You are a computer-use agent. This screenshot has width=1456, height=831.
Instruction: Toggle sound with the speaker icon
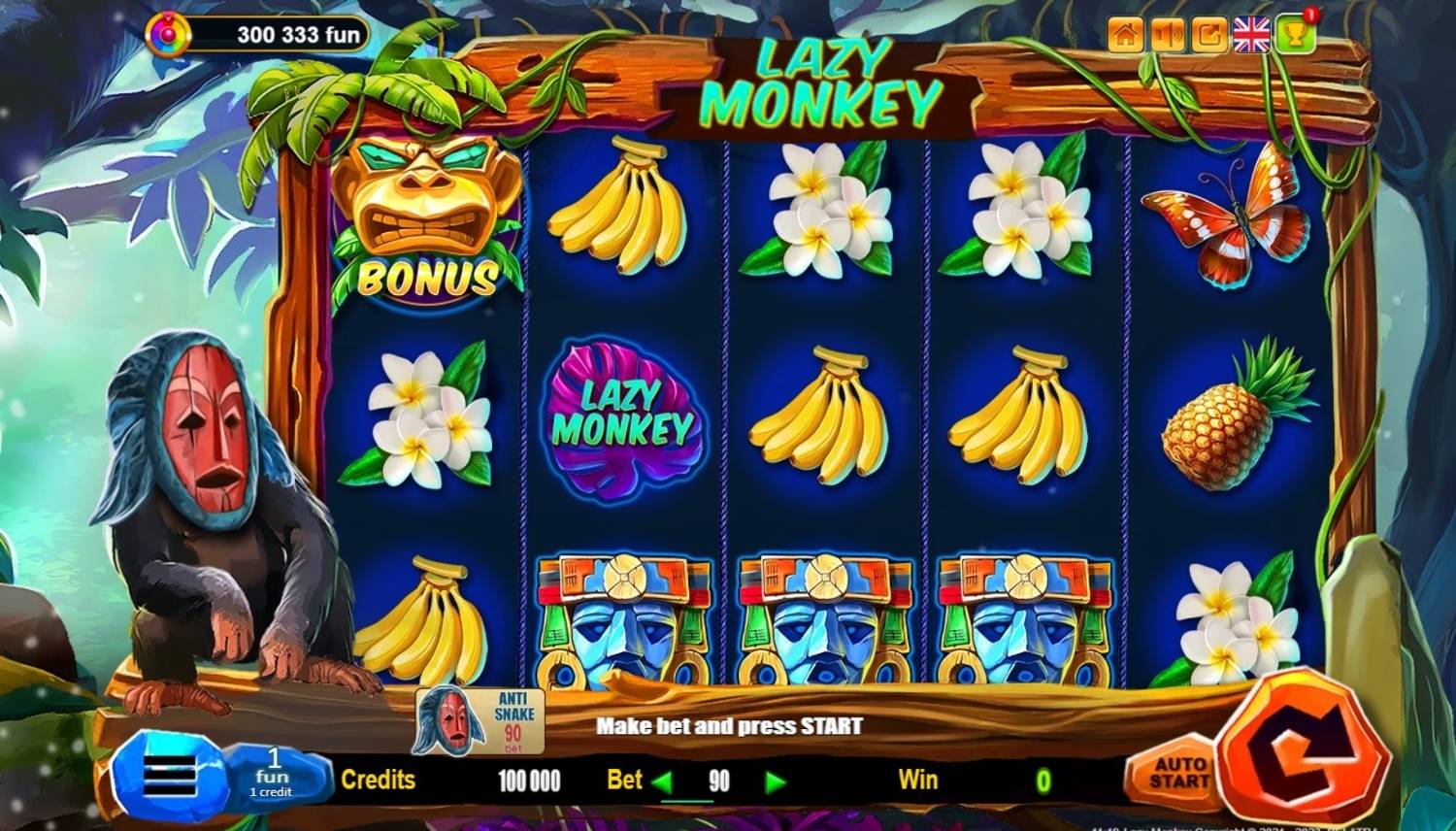tap(1168, 36)
